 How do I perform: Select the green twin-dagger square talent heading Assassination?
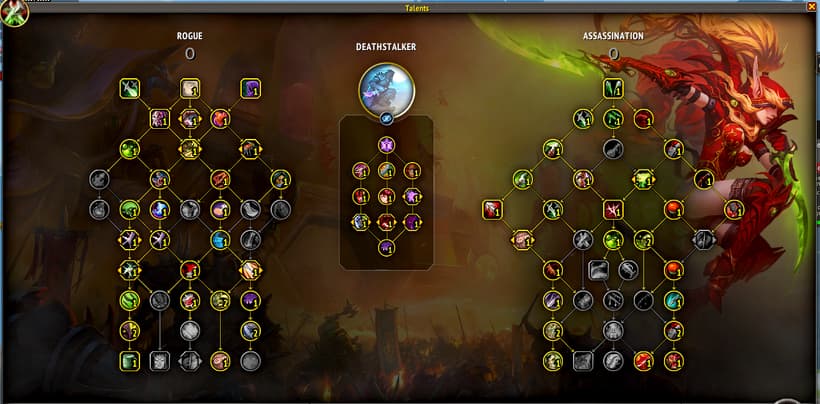pos(613,89)
